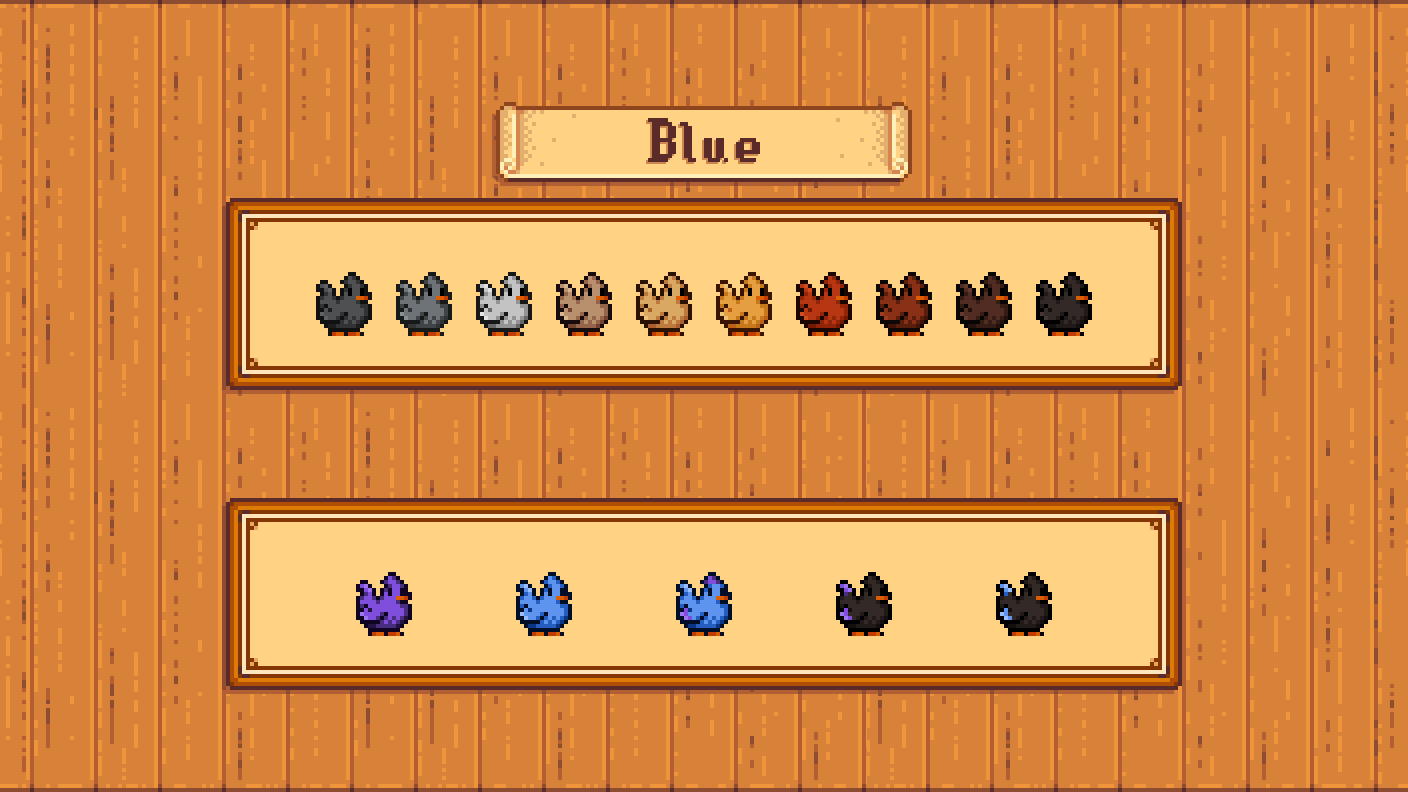Click the Blue title banner
Screen dimensions: 1408x792
(704, 143)
